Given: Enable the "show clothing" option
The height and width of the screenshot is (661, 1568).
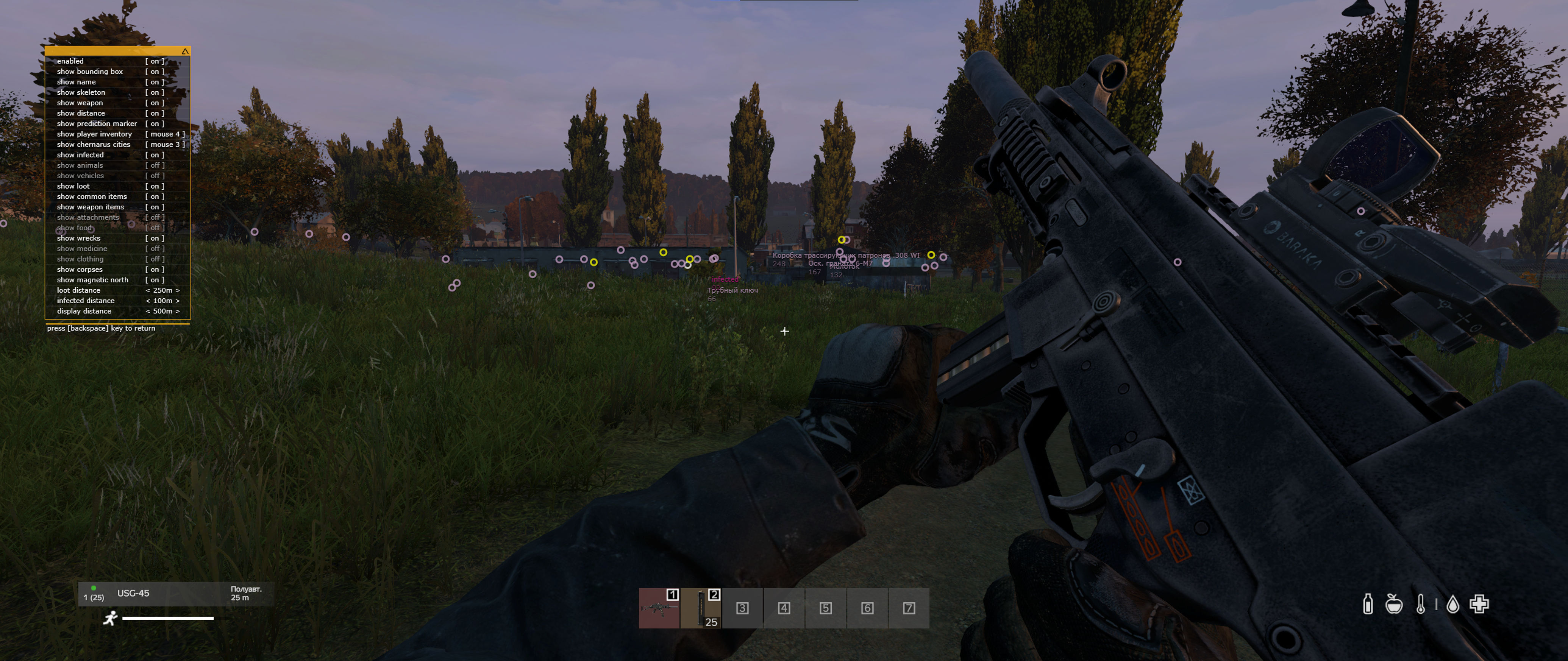Looking at the screenshot, I should click(x=155, y=259).
